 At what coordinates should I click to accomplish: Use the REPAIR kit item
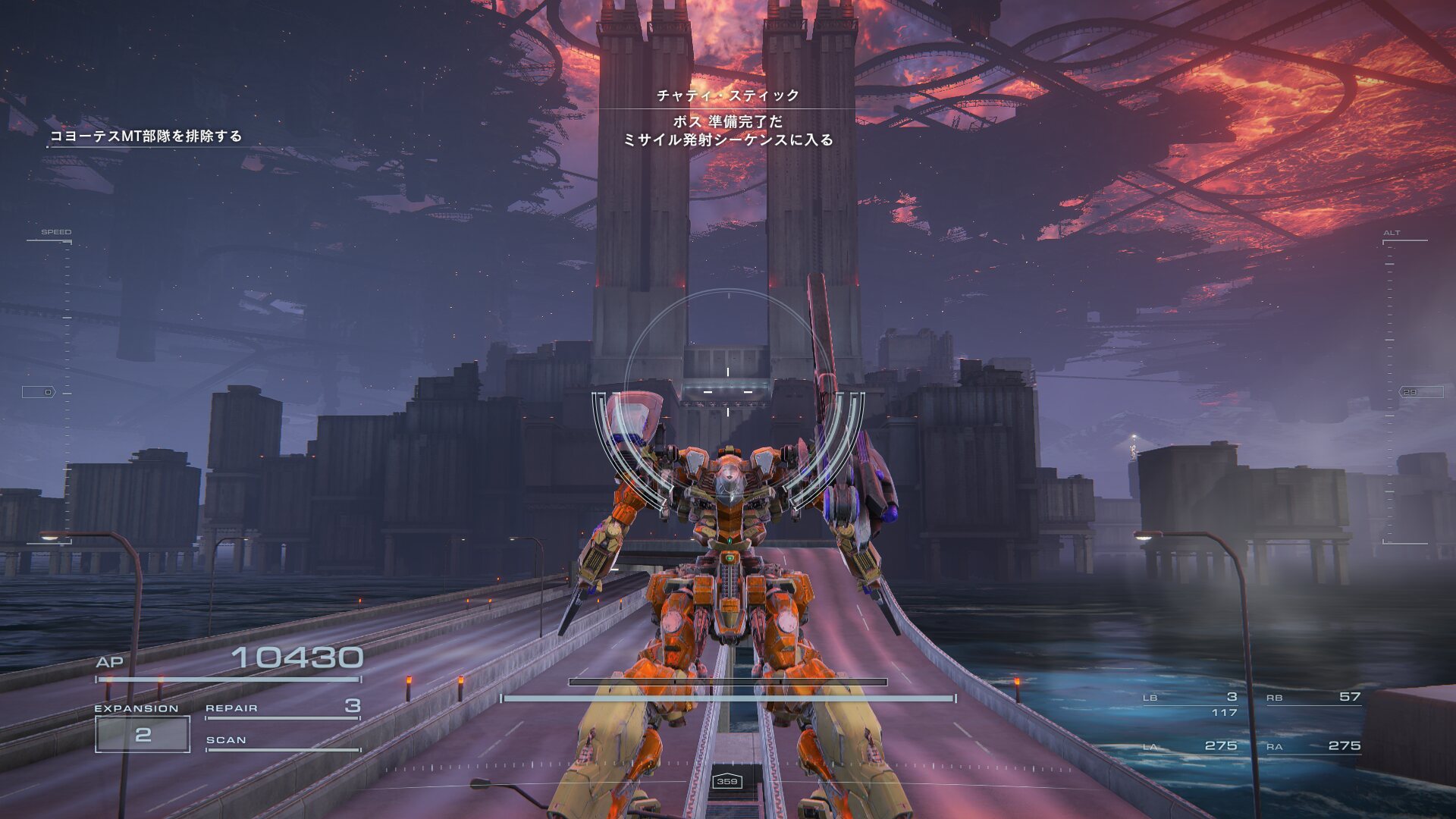282,708
